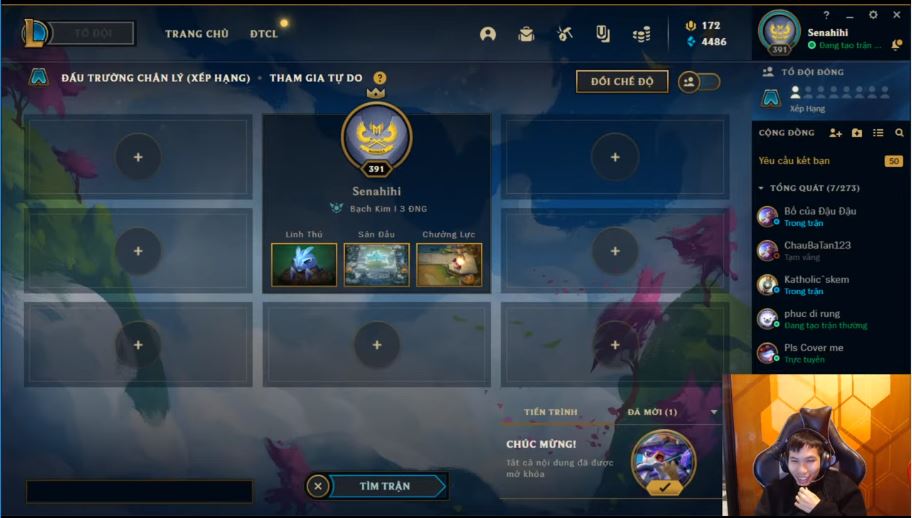
Task: Open the TRANG CHỦ home tab
Action: (196, 34)
